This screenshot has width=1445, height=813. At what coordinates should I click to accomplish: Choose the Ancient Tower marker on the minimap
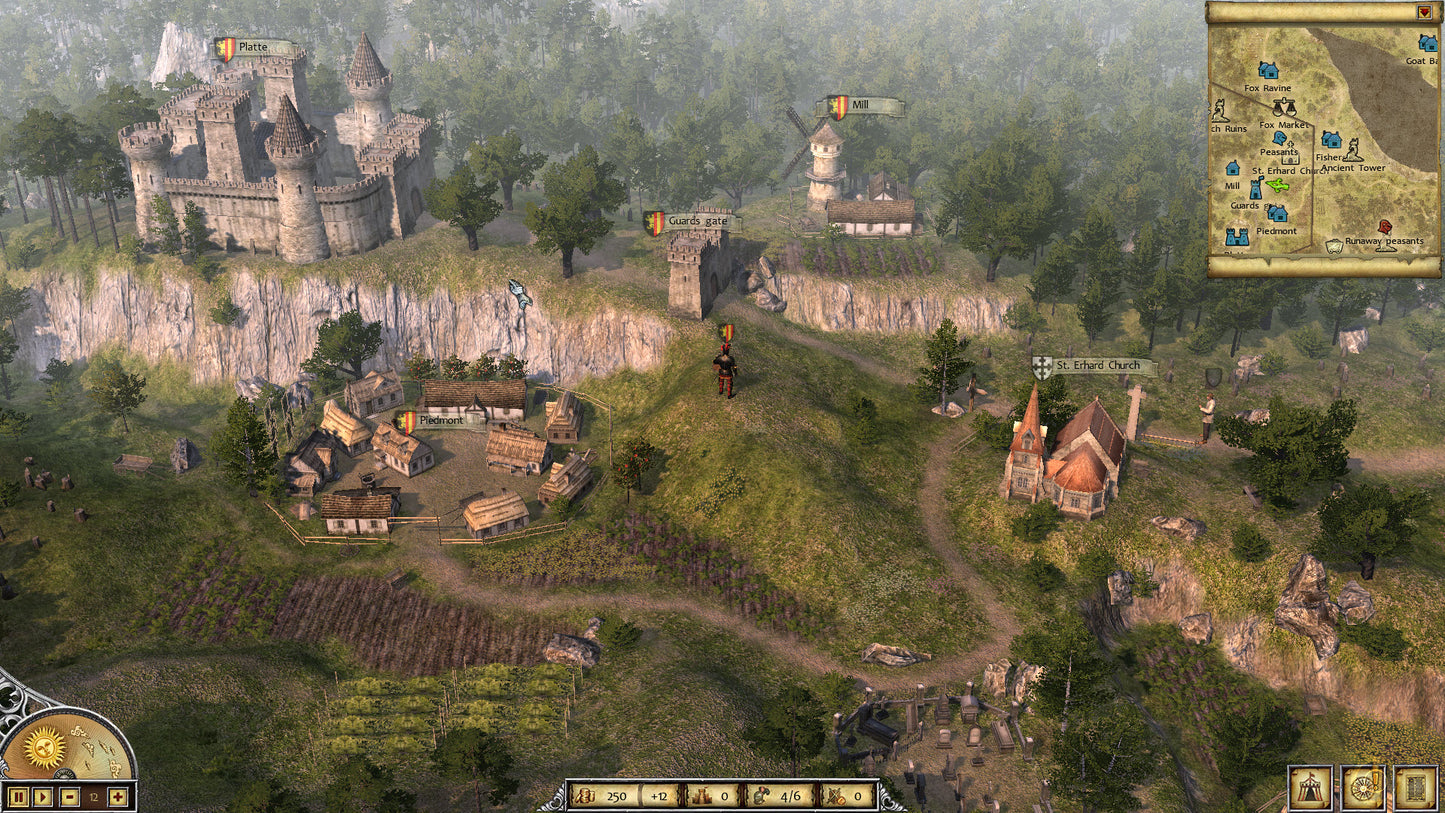[x=1353, y=152]
